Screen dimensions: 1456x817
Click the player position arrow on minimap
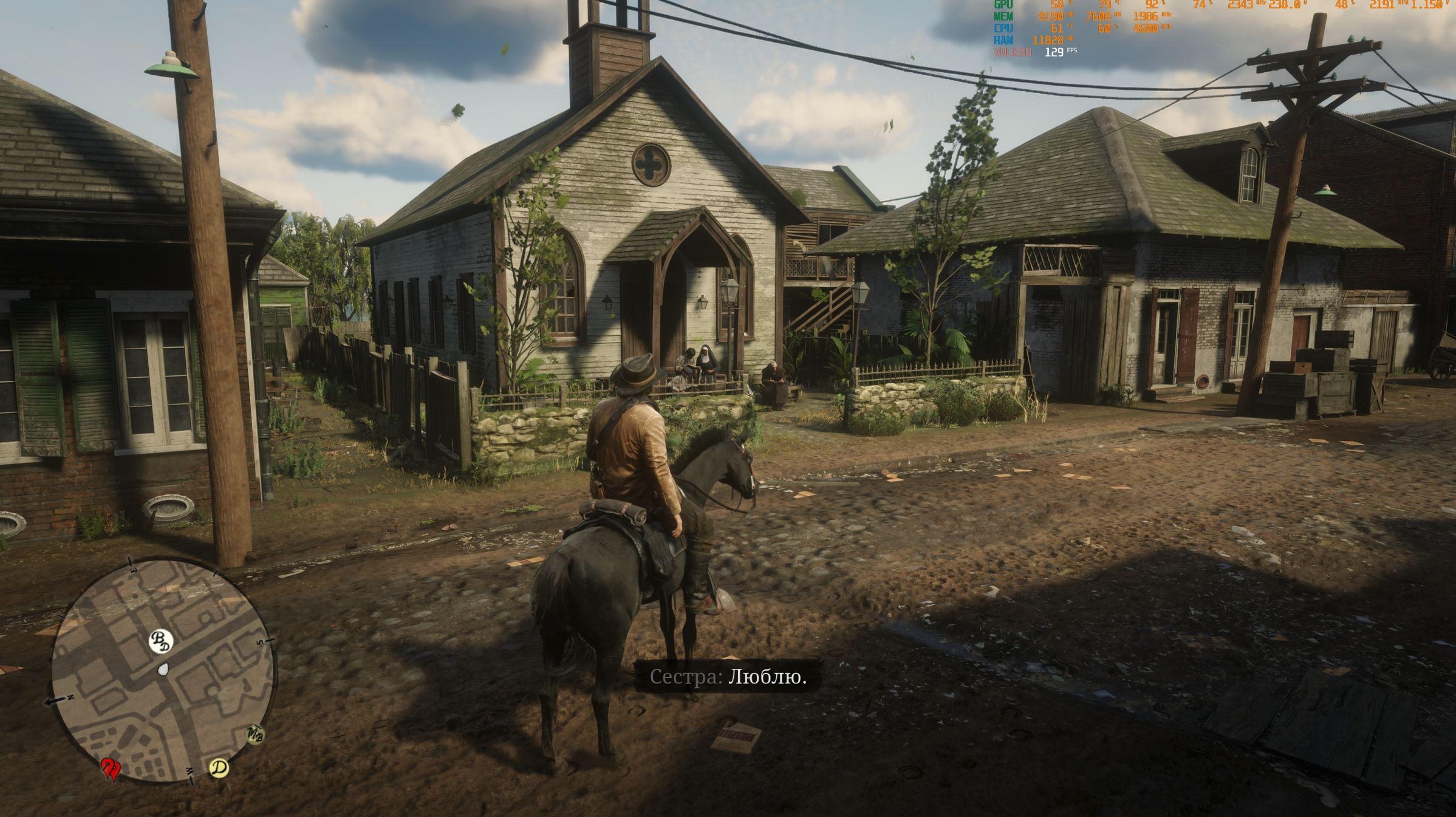click(x=163, y=669)
